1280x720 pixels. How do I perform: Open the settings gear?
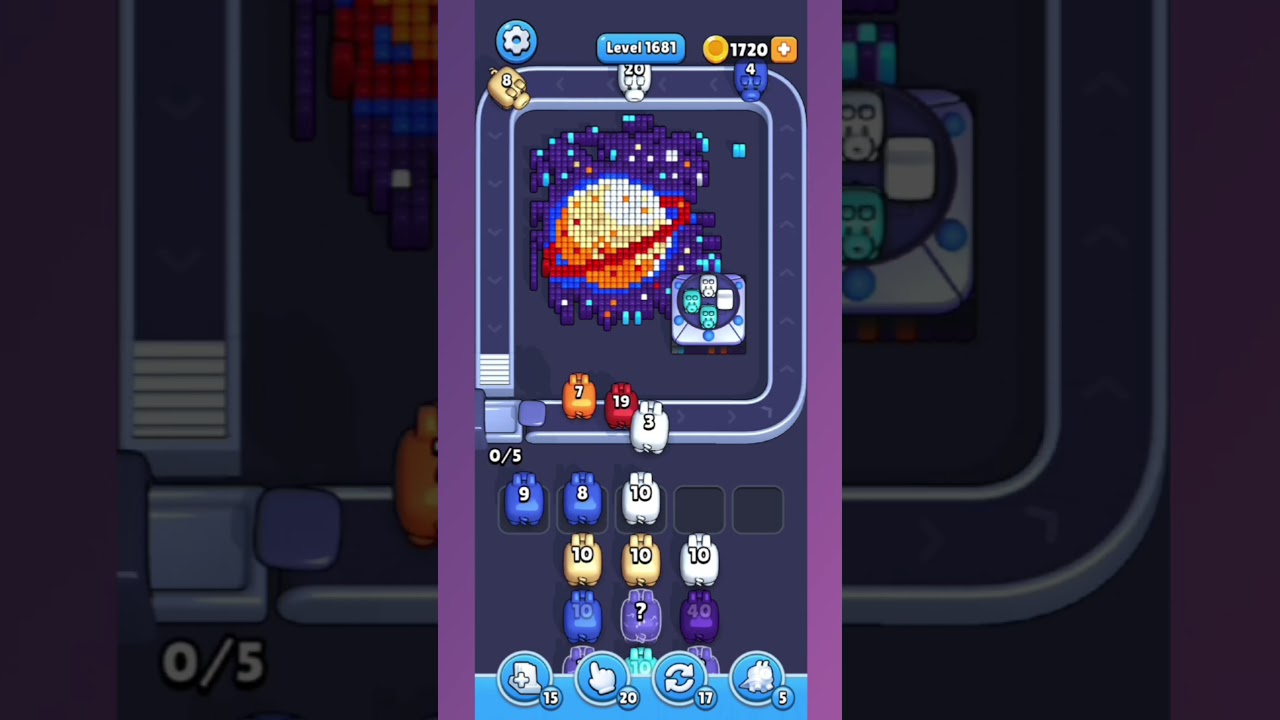click(516, 40)
